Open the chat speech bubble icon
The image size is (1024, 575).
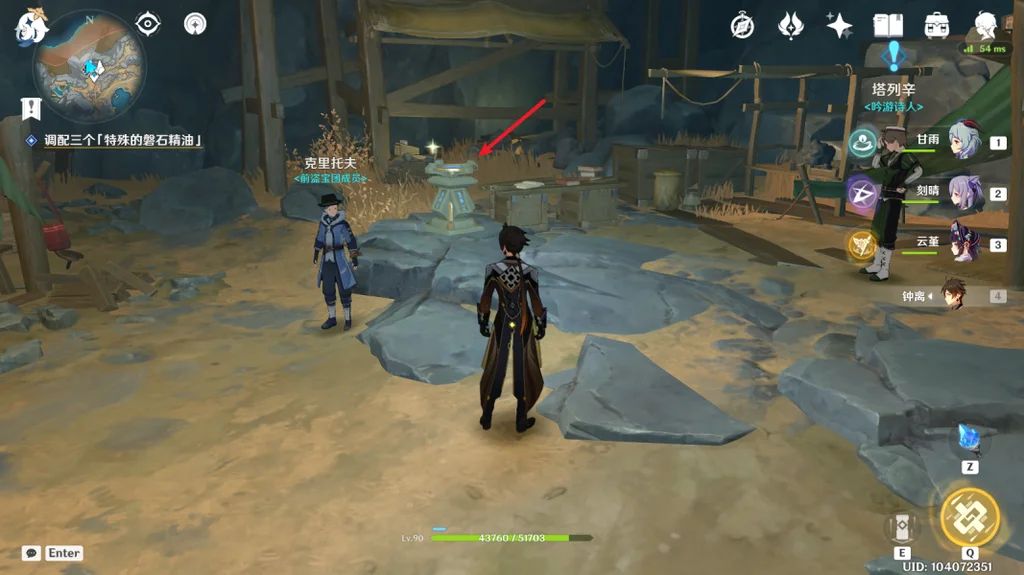tap(31, 553)
